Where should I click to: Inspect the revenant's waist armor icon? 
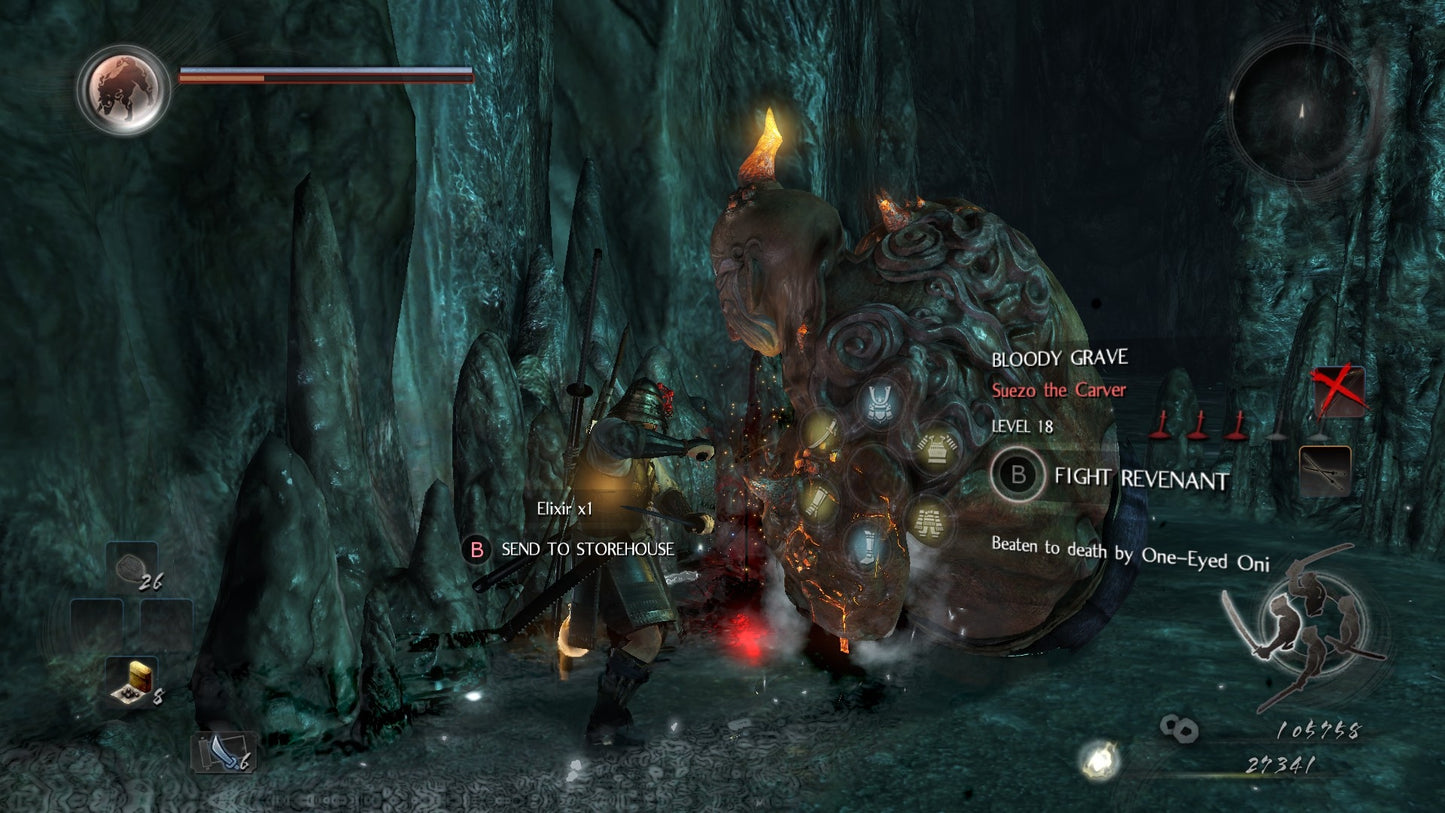[x=929, y=519]
